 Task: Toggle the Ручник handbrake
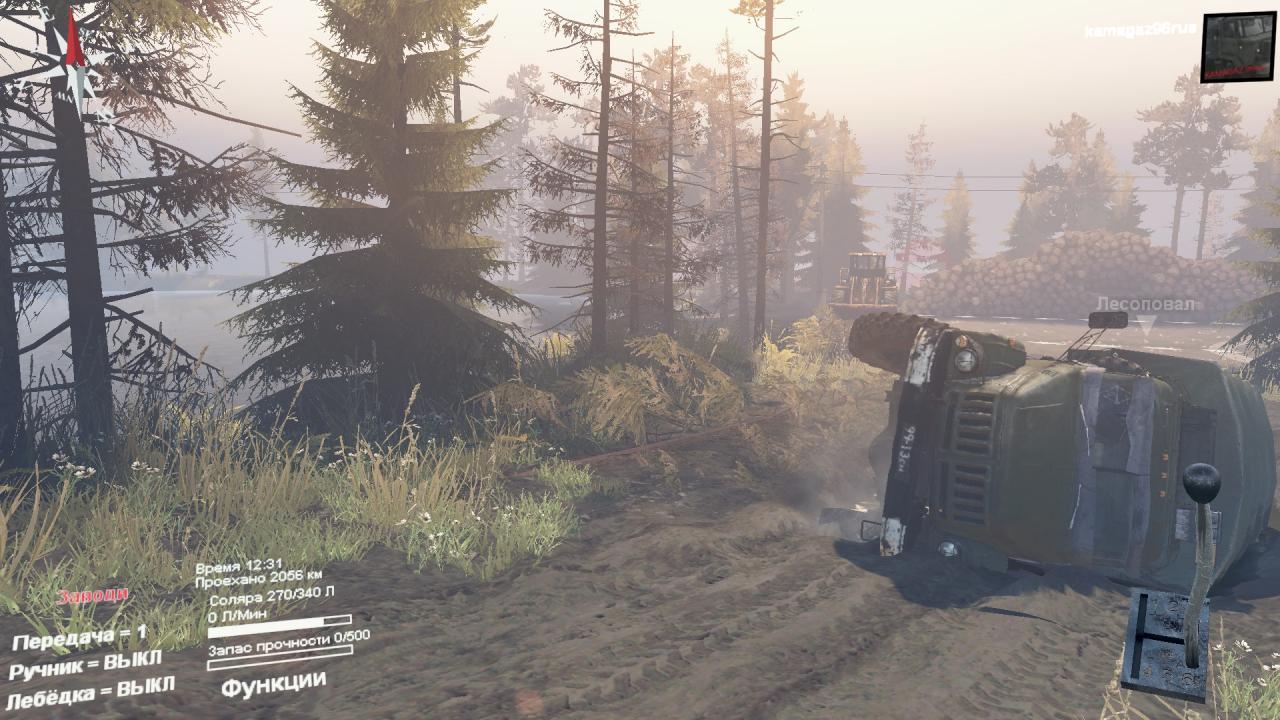86,664
